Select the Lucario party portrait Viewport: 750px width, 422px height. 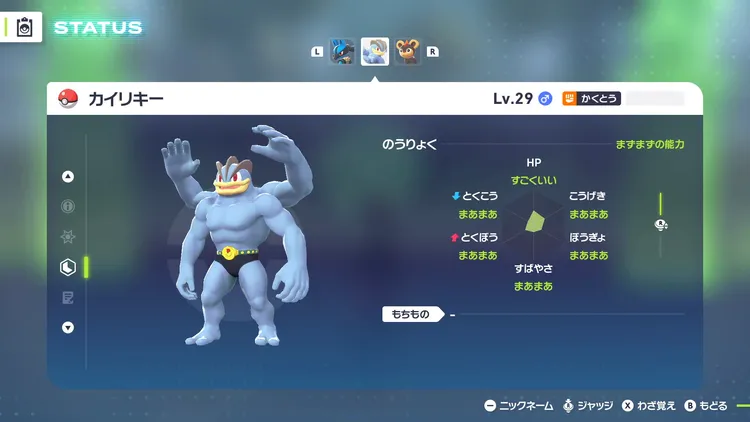[344, 51]
